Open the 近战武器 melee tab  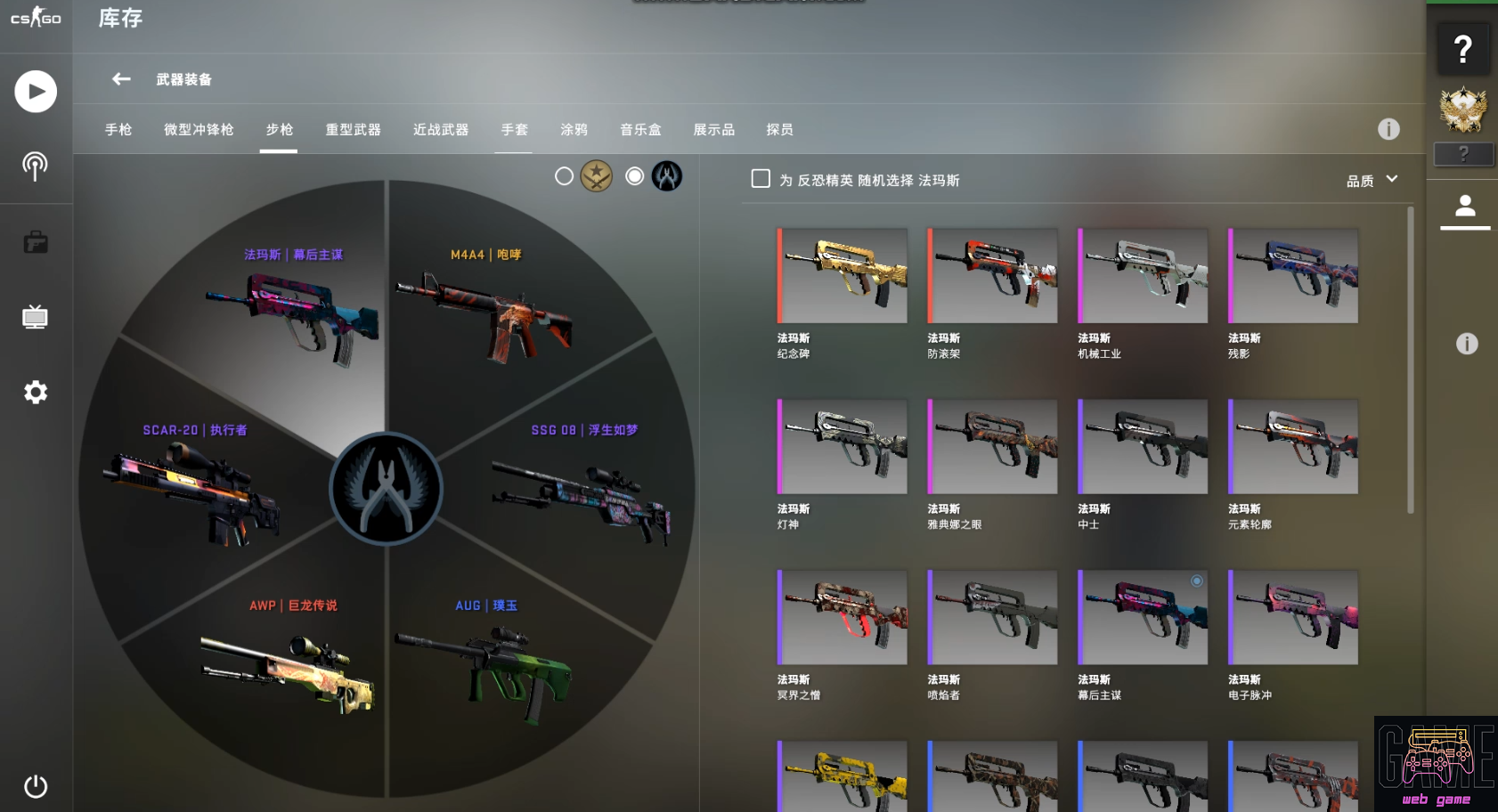coord(441,130)
